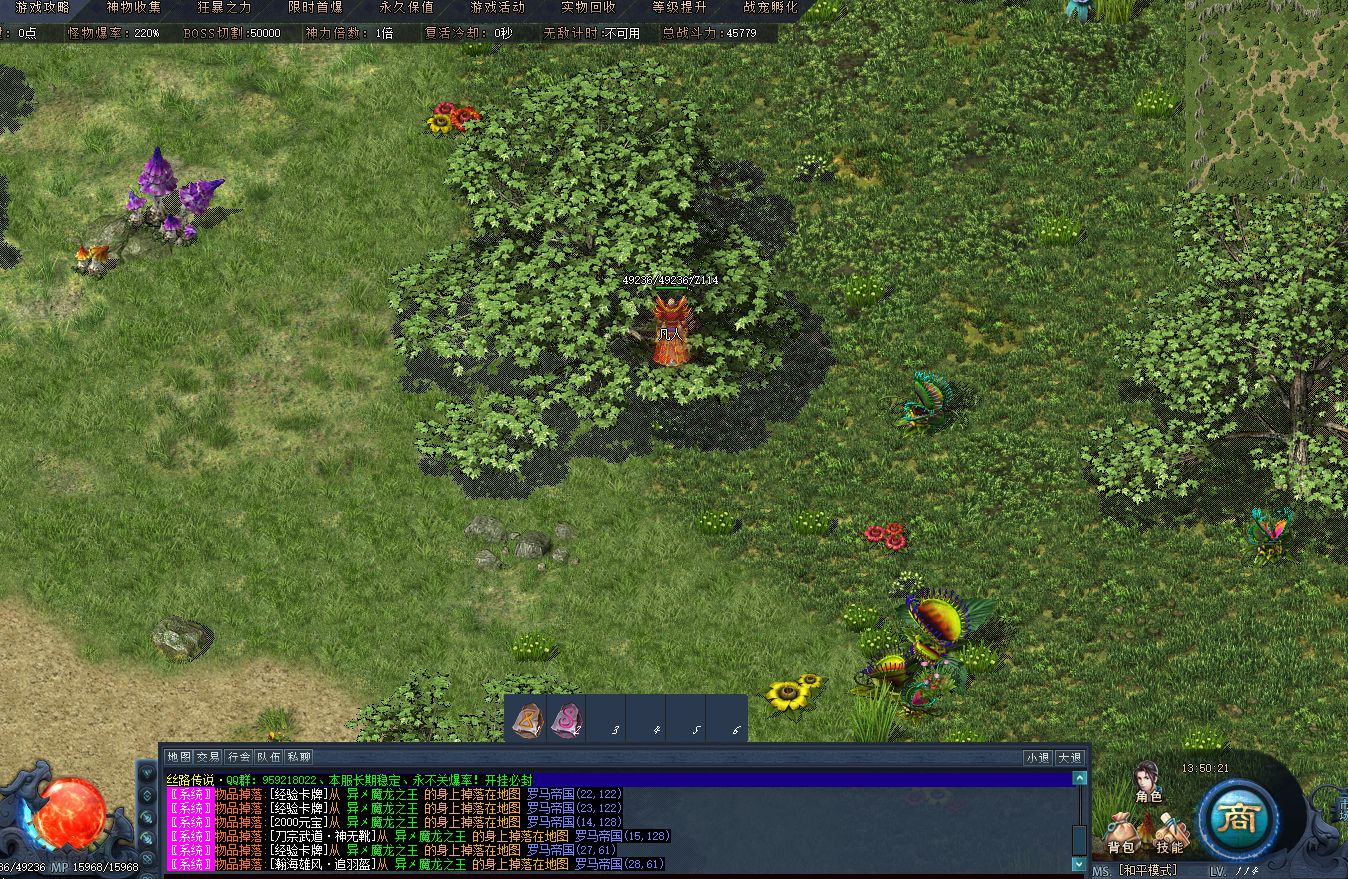Open the 等级提升 level-up menu
The width and height of the screenshot is (1348, 879).
point(679,7)
